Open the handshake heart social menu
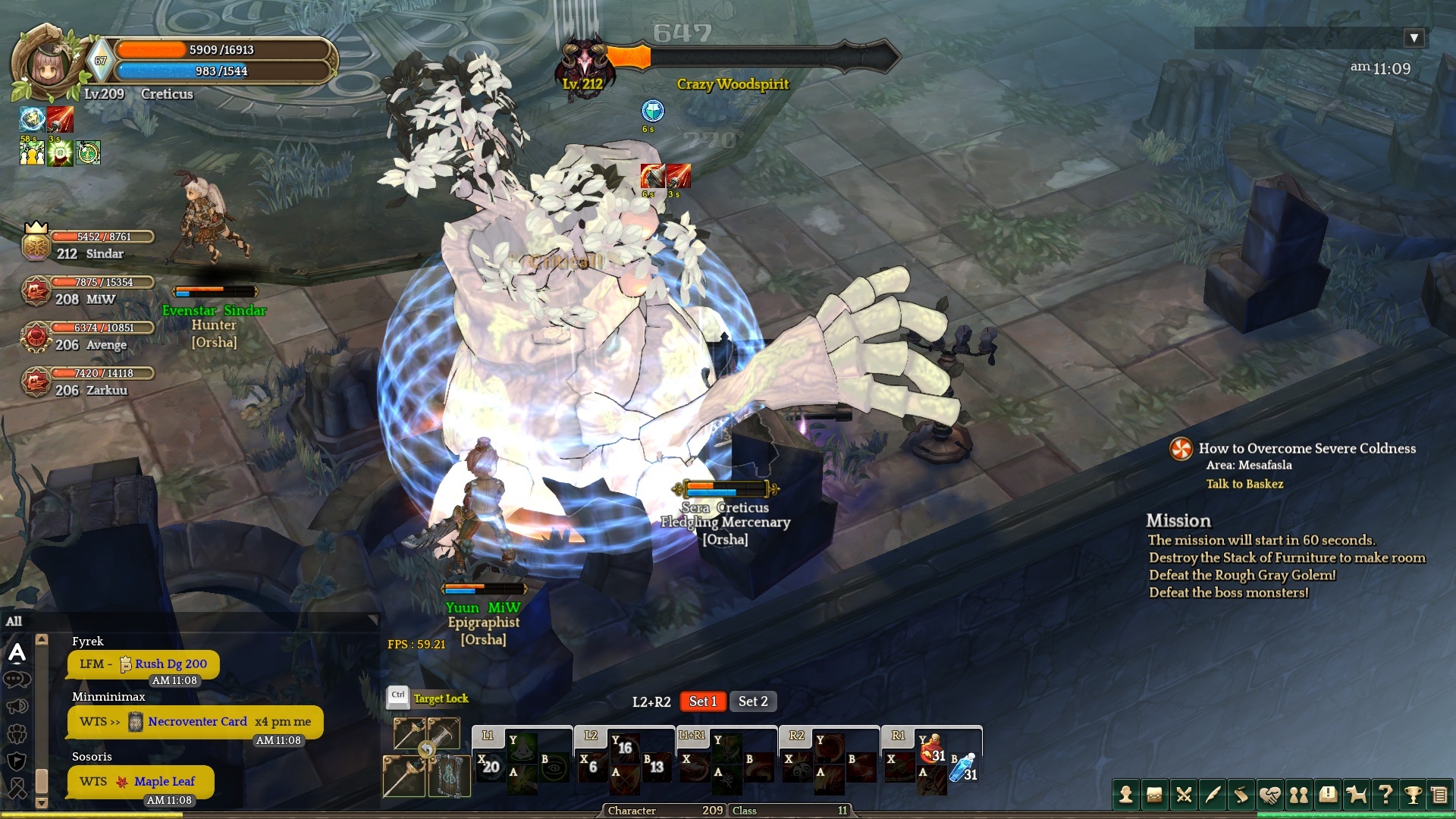This screenshot has width=1456, height=819. (x=1270, y=795)
